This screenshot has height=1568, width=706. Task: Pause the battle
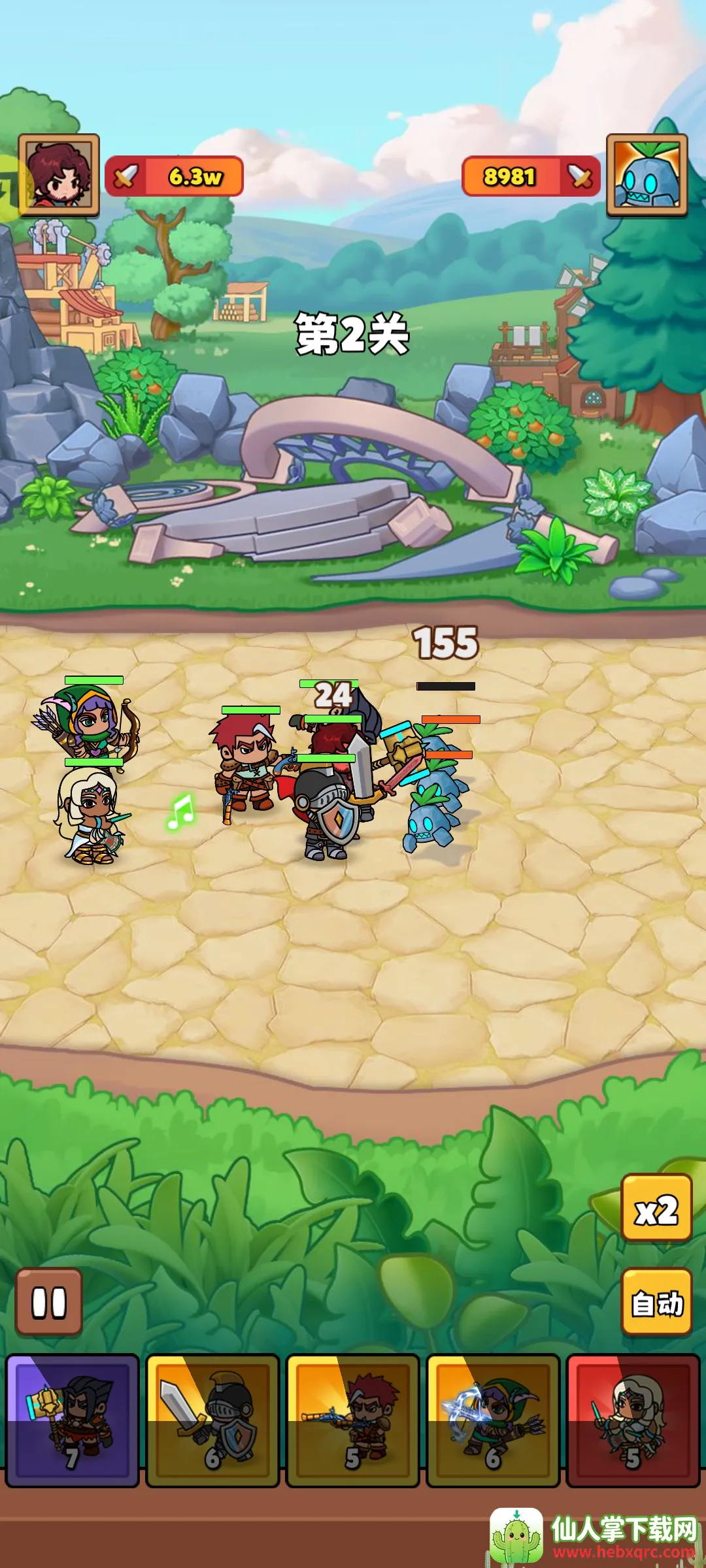(x=49, y=1302)
